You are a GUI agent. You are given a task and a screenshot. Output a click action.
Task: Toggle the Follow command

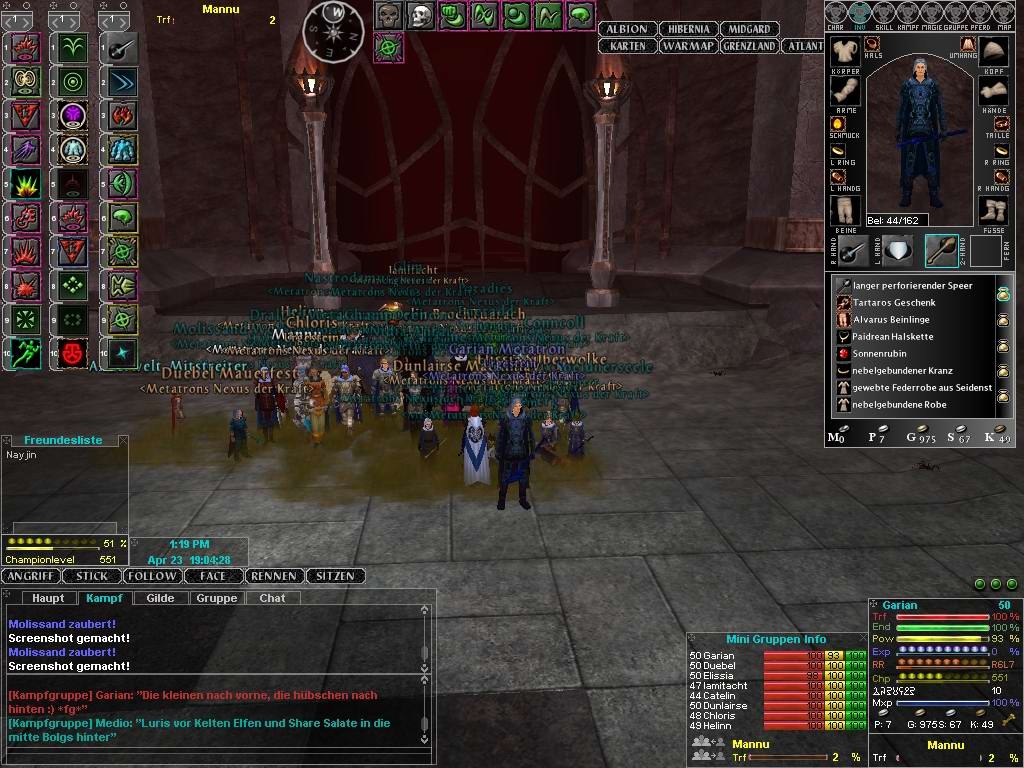point(153,576)
